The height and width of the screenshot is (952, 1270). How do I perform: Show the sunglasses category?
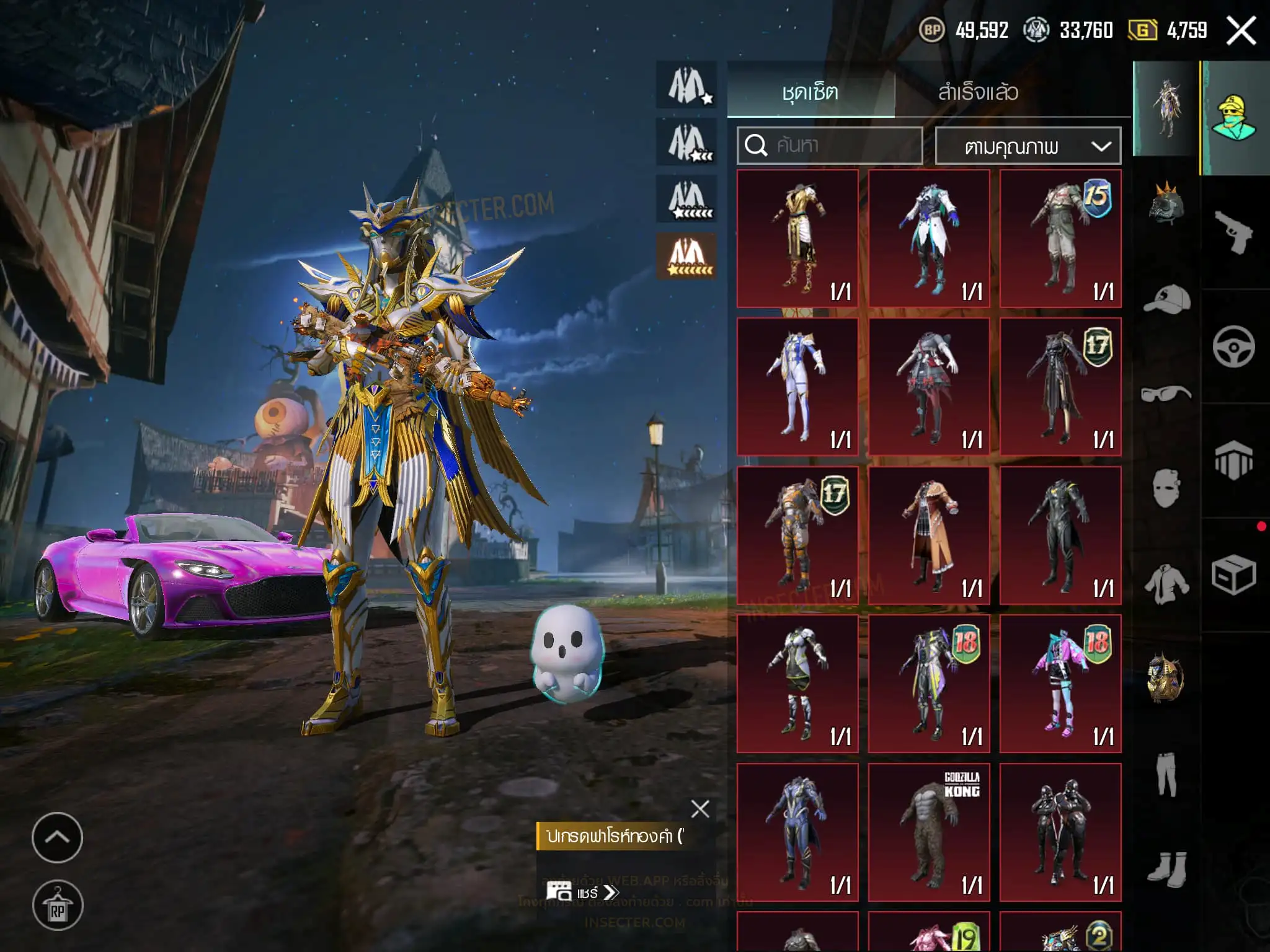click(x=1166, y=393)
